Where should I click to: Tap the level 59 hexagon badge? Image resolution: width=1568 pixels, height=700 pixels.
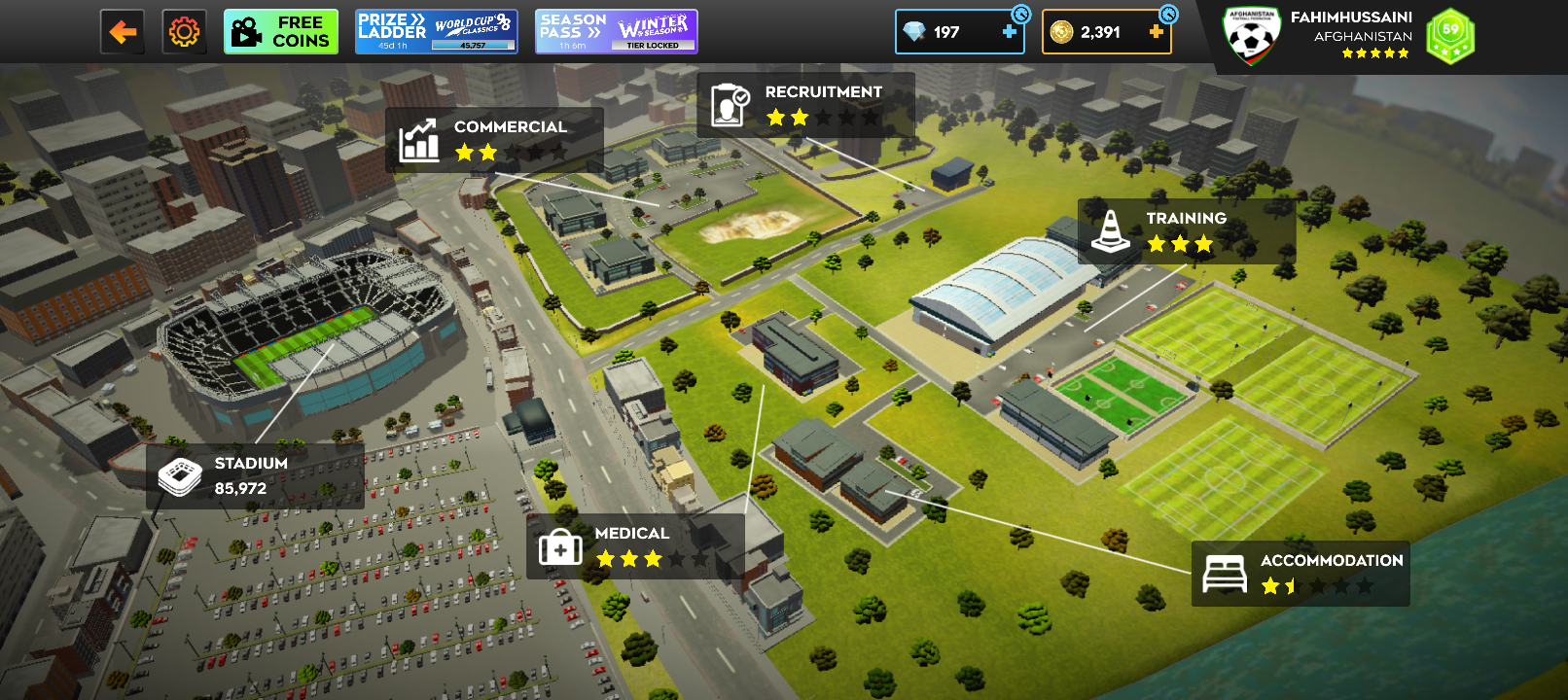(x=1450, y=36)
